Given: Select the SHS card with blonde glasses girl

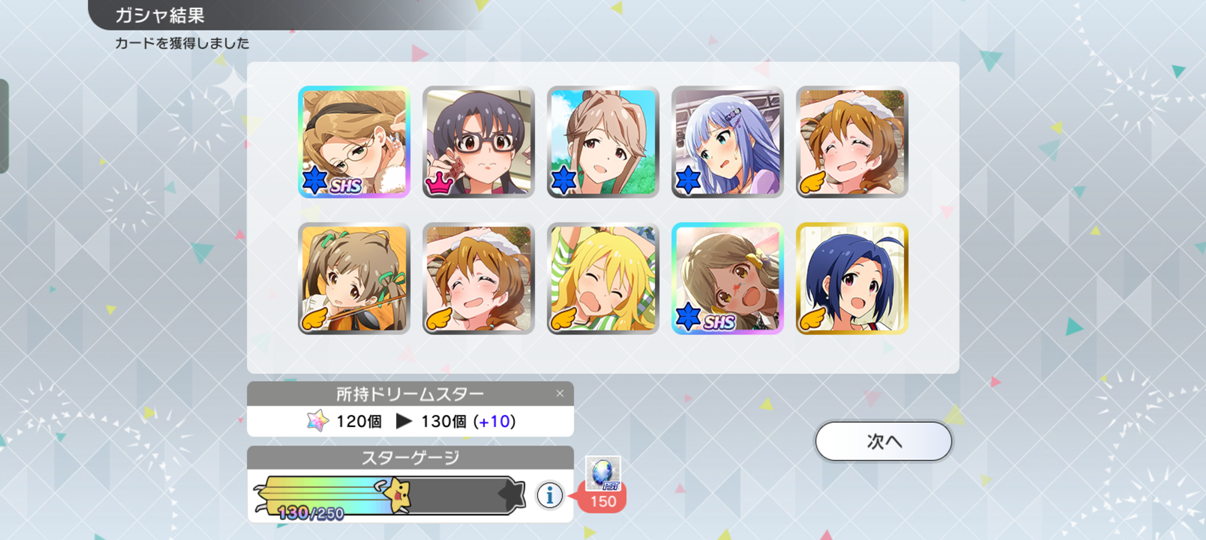Looking at the screenshot, I should coord(354,142).
